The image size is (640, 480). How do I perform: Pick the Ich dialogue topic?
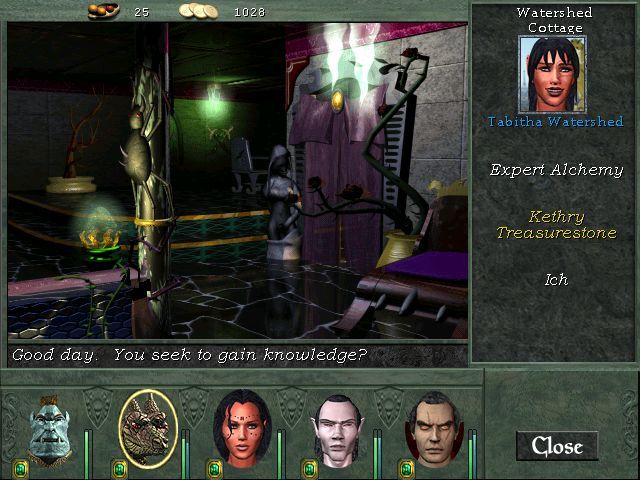tap(556, 280)
